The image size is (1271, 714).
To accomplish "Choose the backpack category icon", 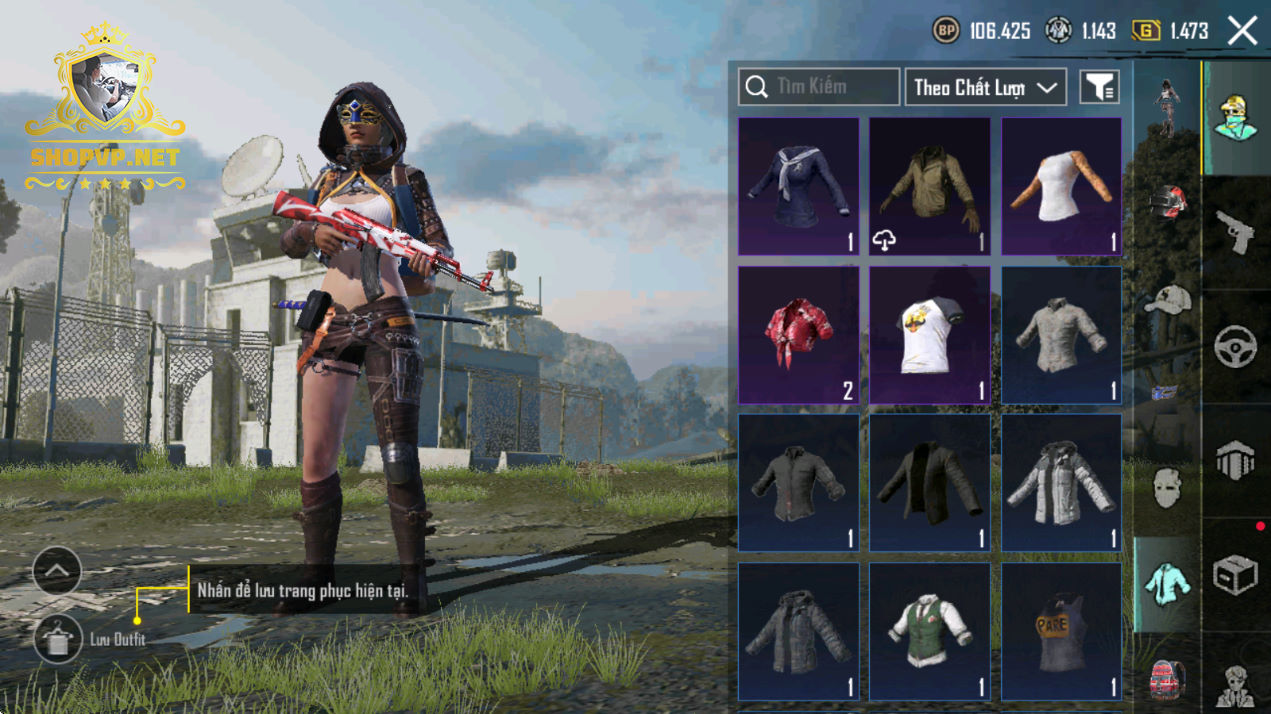I will tap(1166, 679).
